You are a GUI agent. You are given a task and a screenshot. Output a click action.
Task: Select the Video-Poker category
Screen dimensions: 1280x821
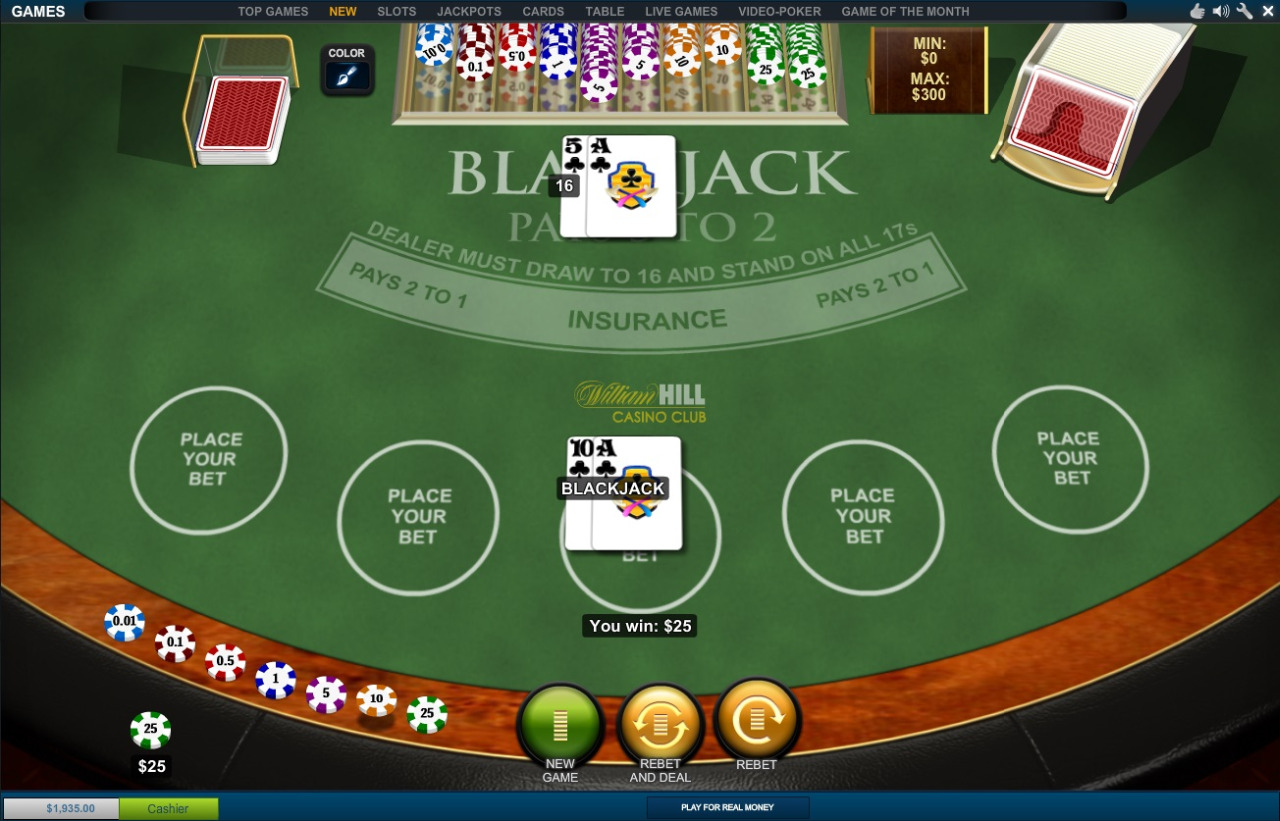tap(779, 12)
